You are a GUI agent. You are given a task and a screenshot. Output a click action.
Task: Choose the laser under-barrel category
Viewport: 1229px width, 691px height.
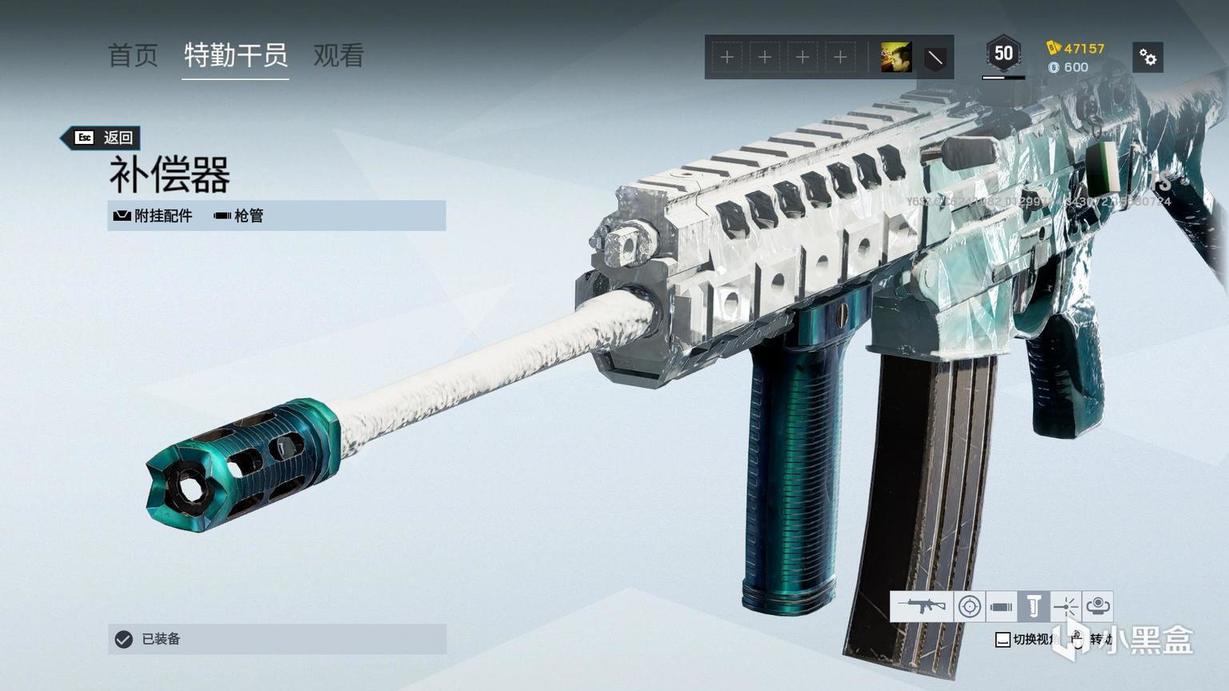point(1066,606)
